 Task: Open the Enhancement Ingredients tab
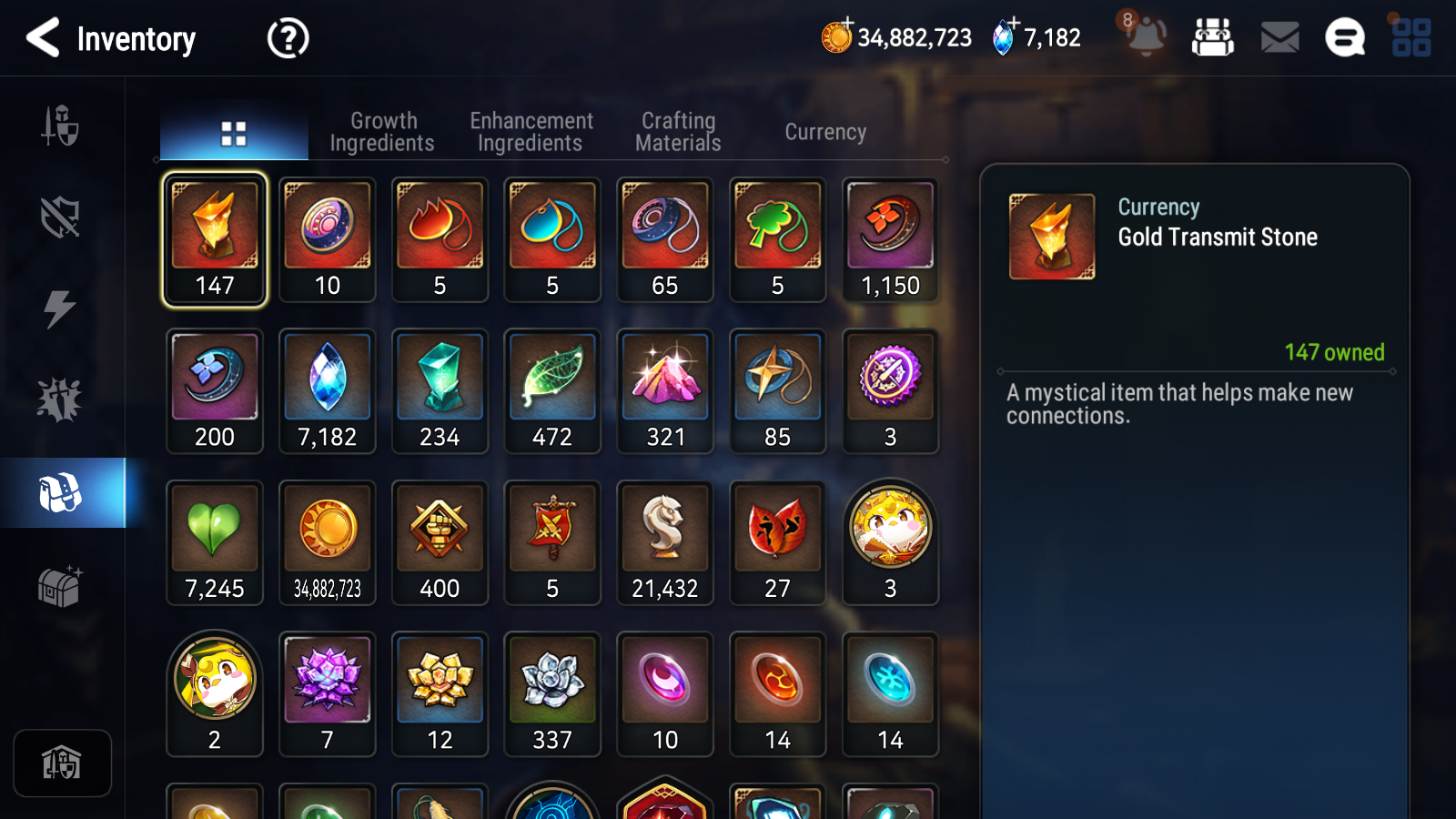(531, 132)
